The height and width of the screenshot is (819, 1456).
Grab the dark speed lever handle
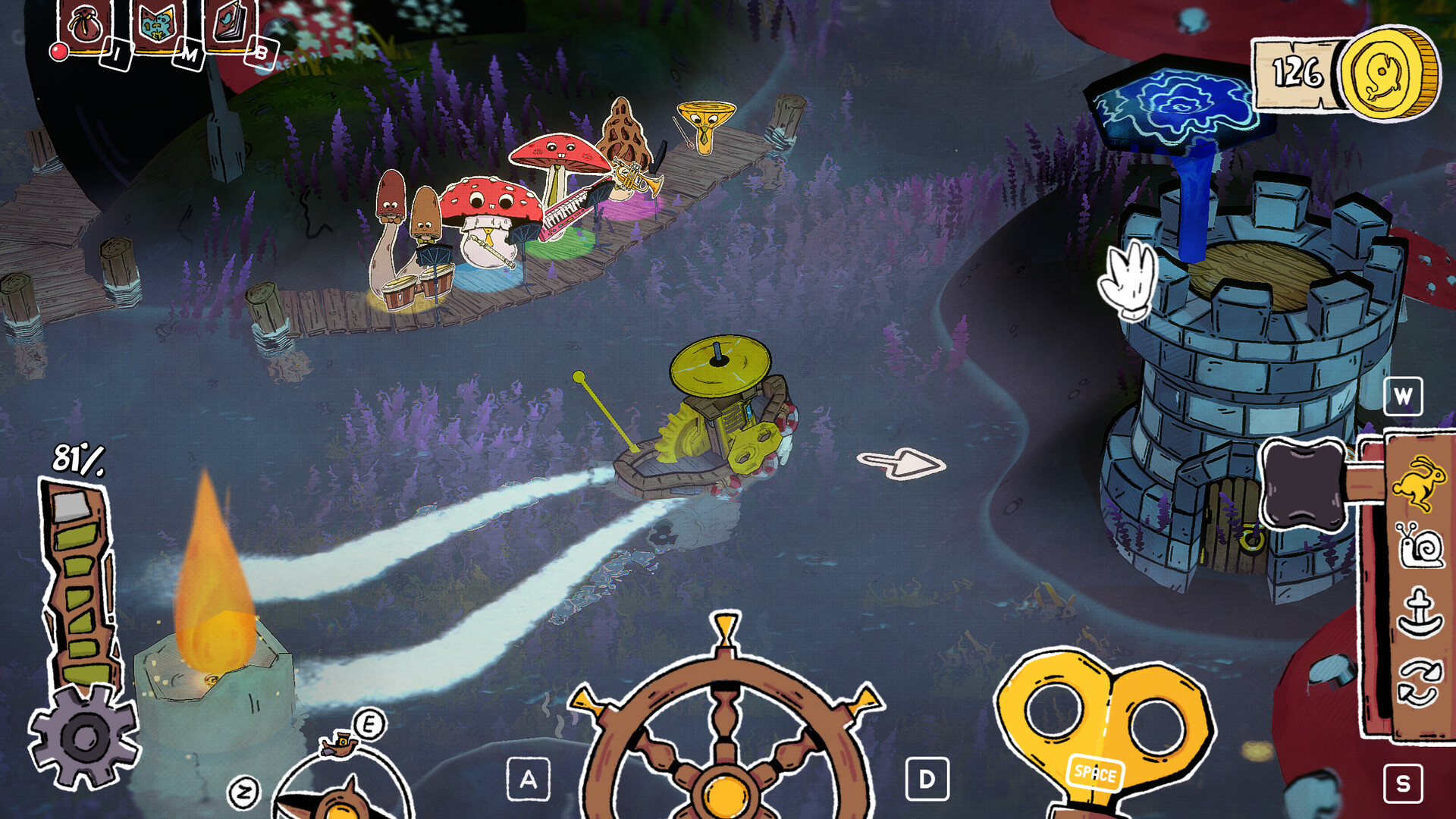1303,484
